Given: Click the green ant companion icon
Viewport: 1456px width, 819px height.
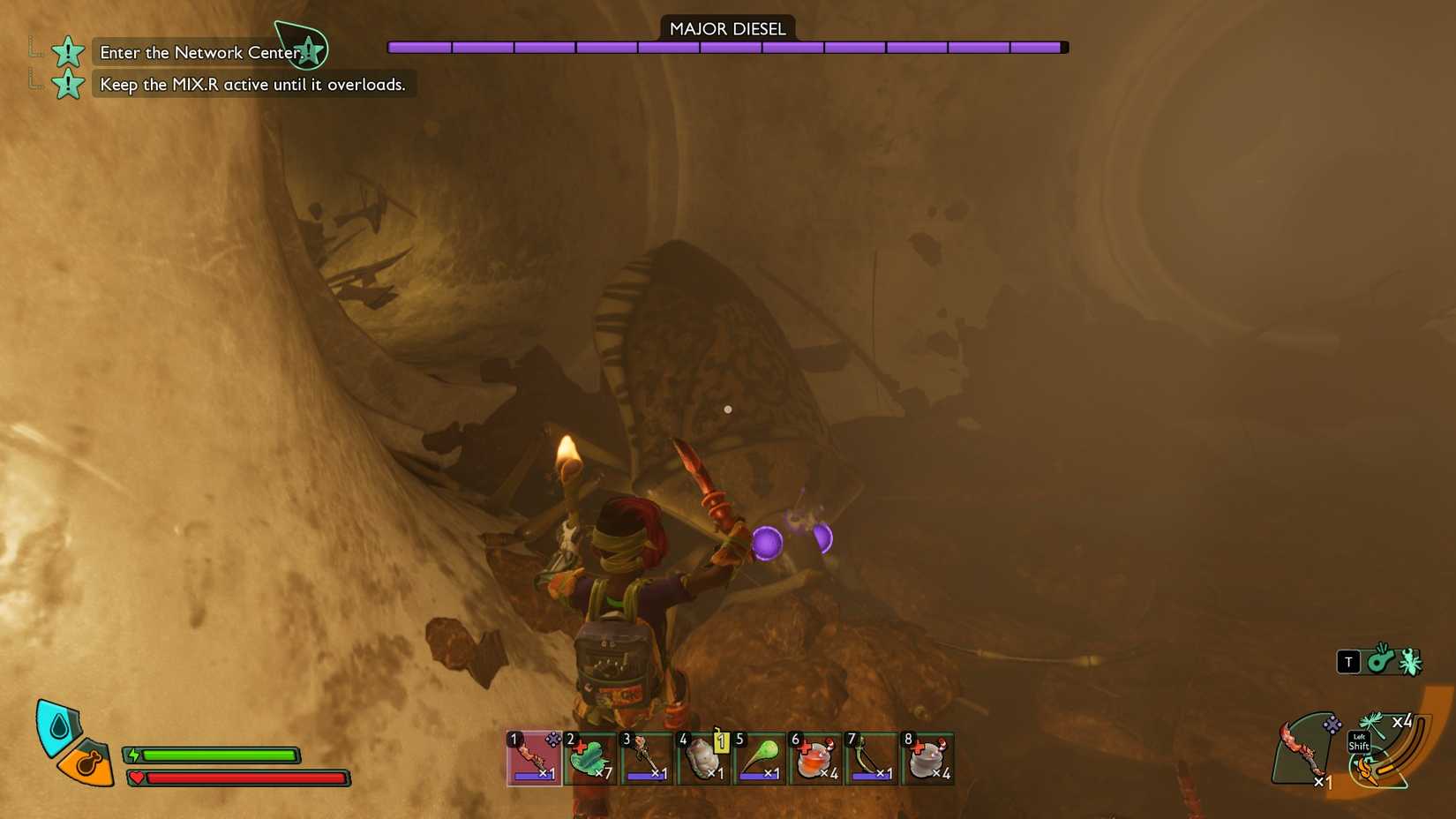Looking at the screenshot, I should (x=1407, y=661).
